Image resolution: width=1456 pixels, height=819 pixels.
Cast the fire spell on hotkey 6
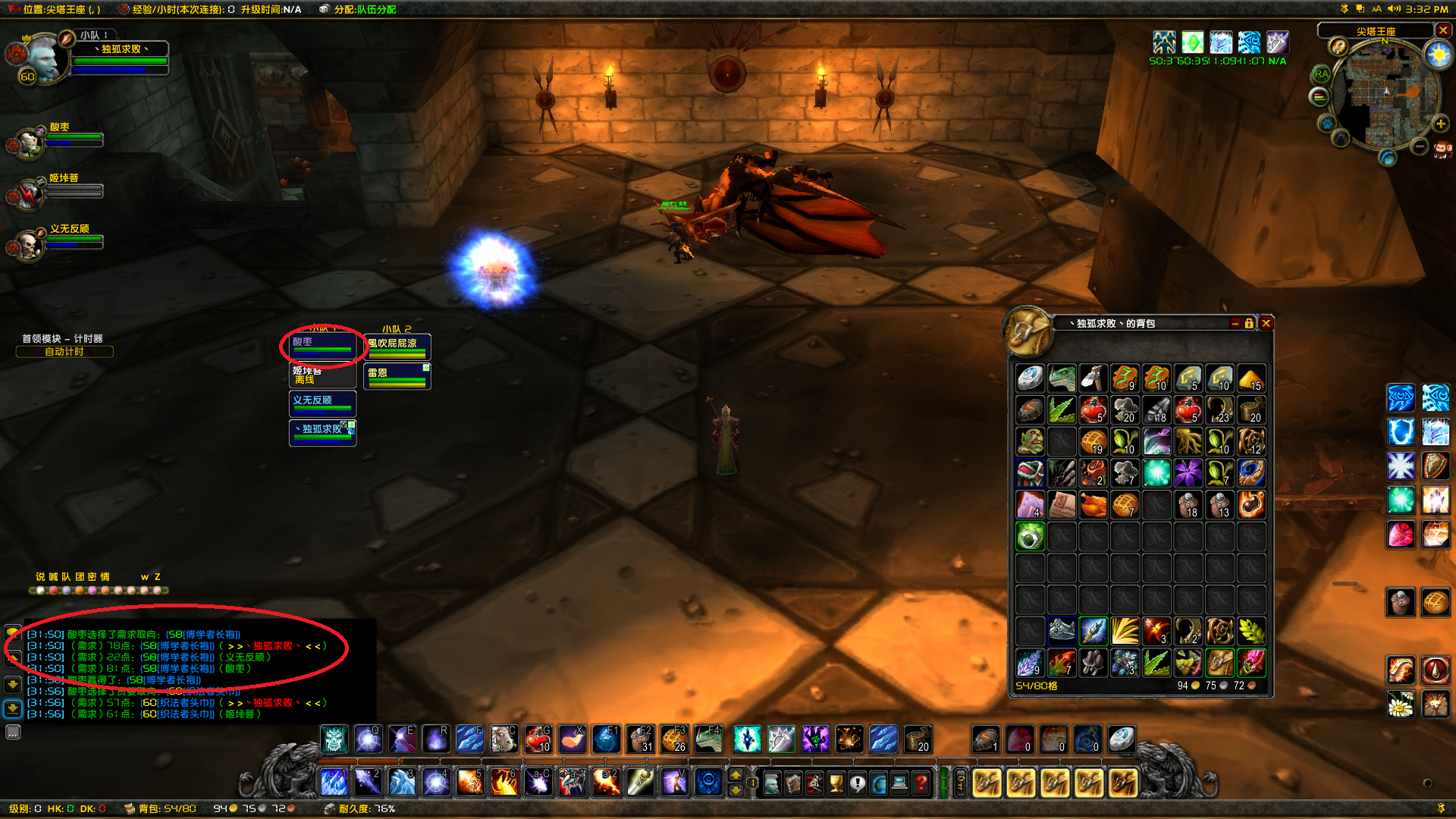[504, 782]
